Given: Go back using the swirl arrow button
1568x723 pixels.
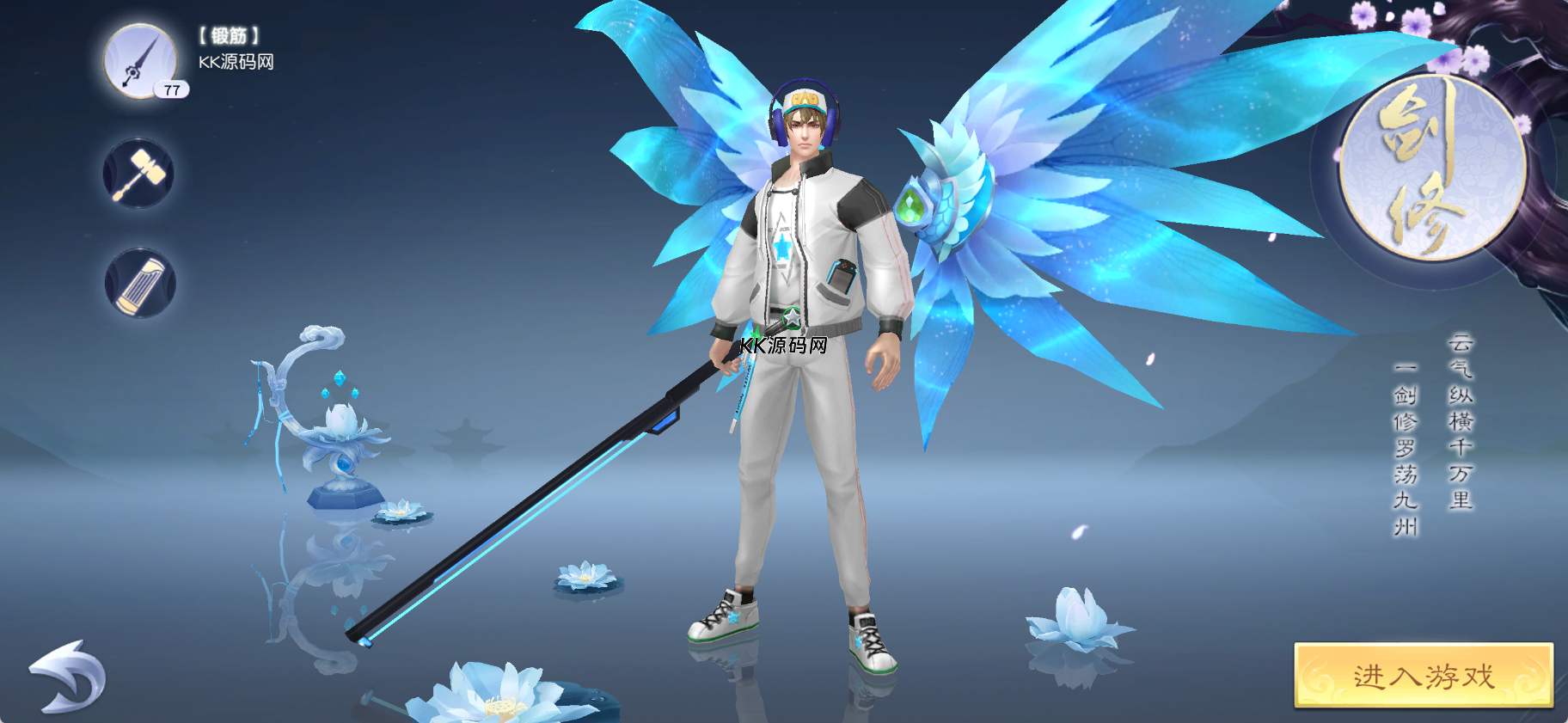Looking at the screenshot, I should coord(68,677).
